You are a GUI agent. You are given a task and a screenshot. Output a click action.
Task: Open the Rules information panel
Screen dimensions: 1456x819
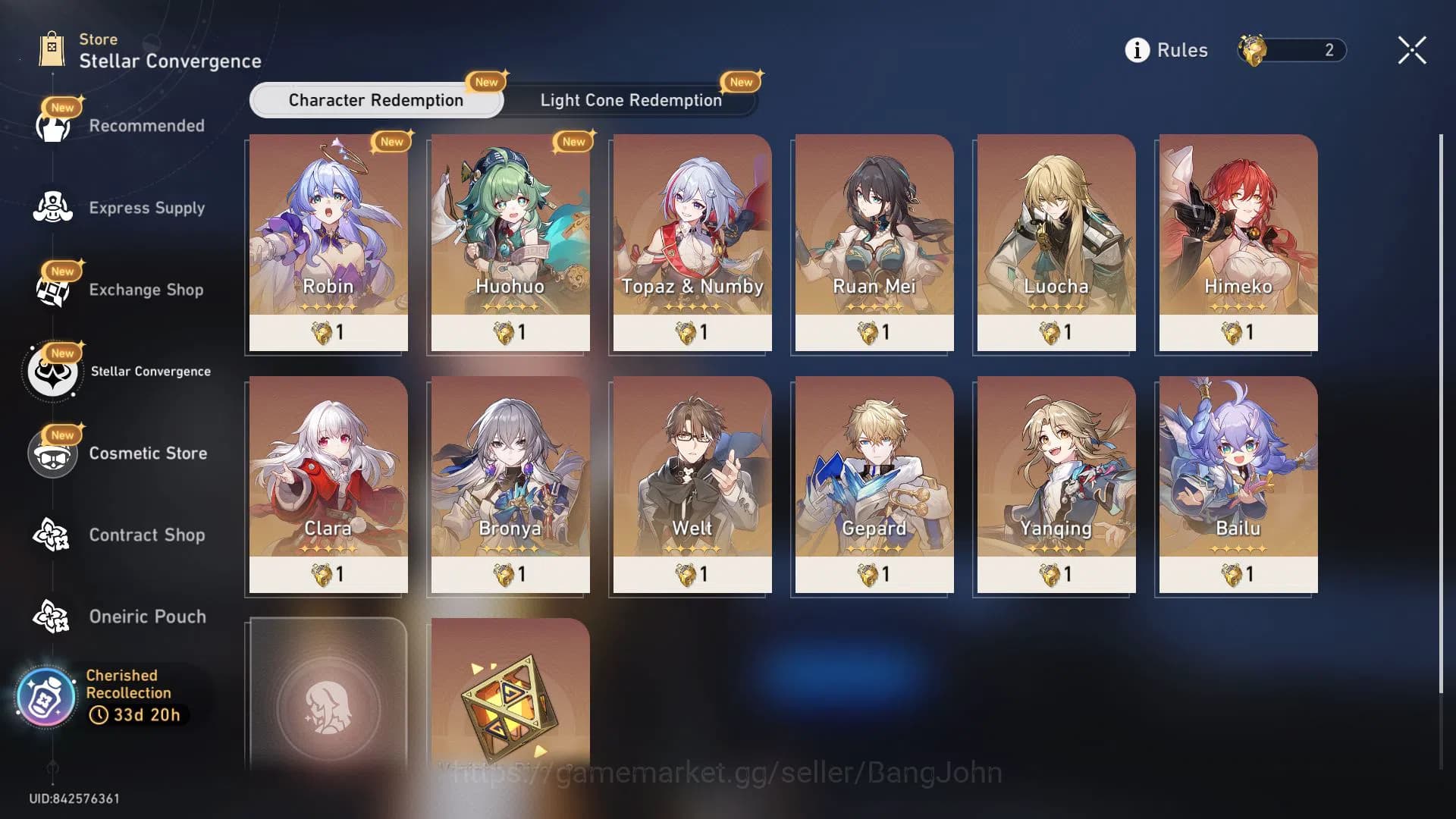click(1167, 50)
